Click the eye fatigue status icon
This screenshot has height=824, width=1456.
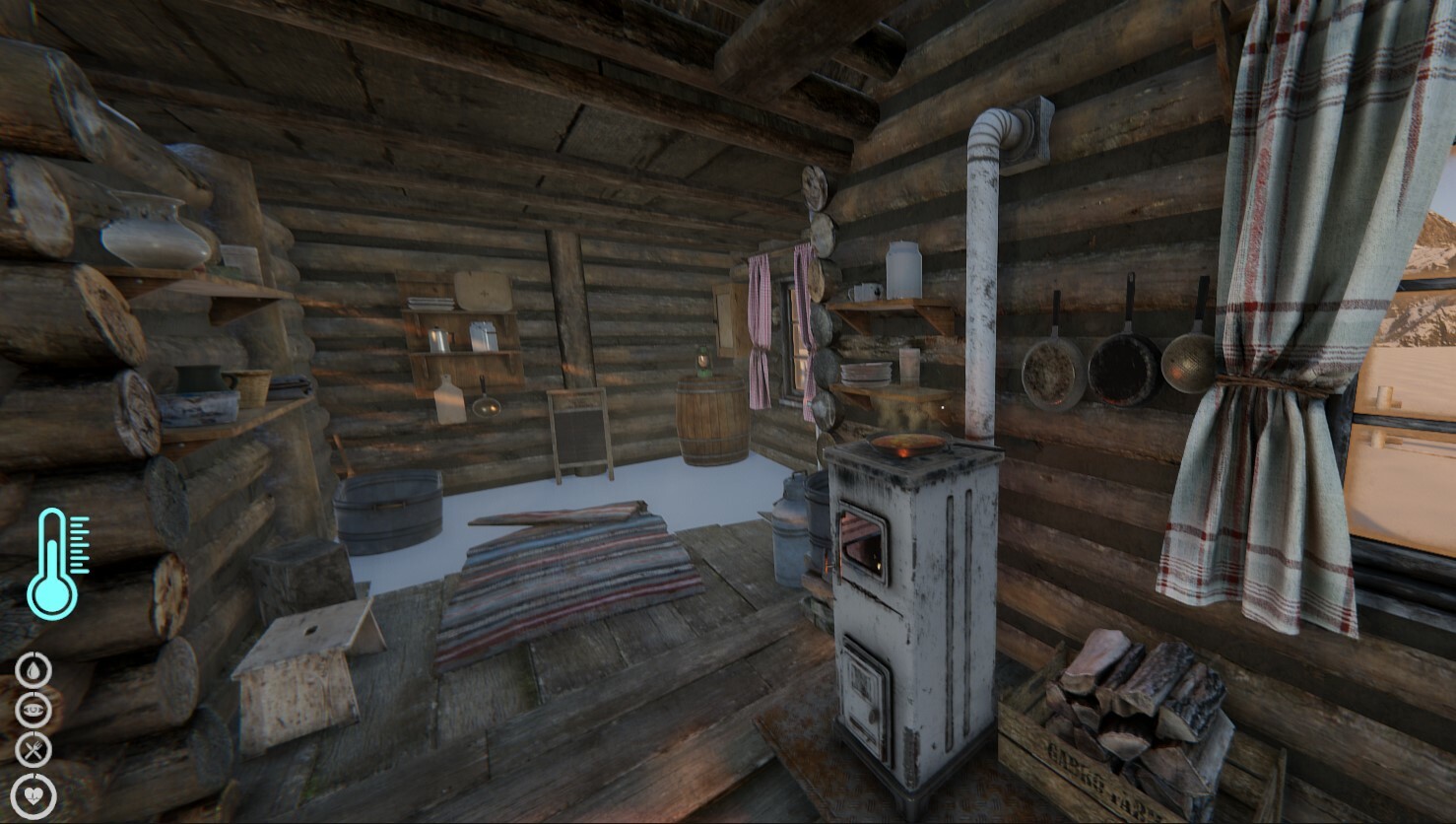(x=33, y=708)
